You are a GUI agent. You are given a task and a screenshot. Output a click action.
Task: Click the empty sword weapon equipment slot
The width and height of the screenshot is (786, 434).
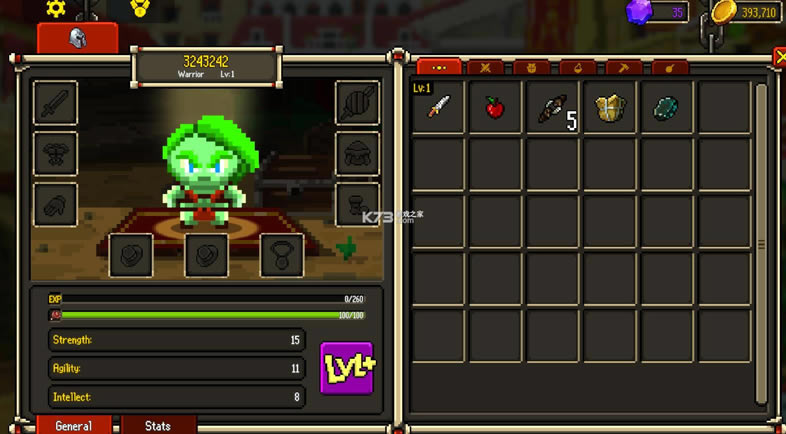55,103
